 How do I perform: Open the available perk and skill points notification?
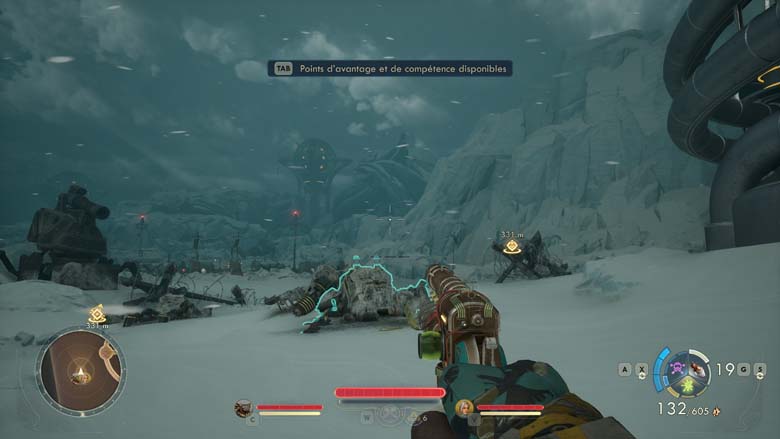[x=390, y=68]
